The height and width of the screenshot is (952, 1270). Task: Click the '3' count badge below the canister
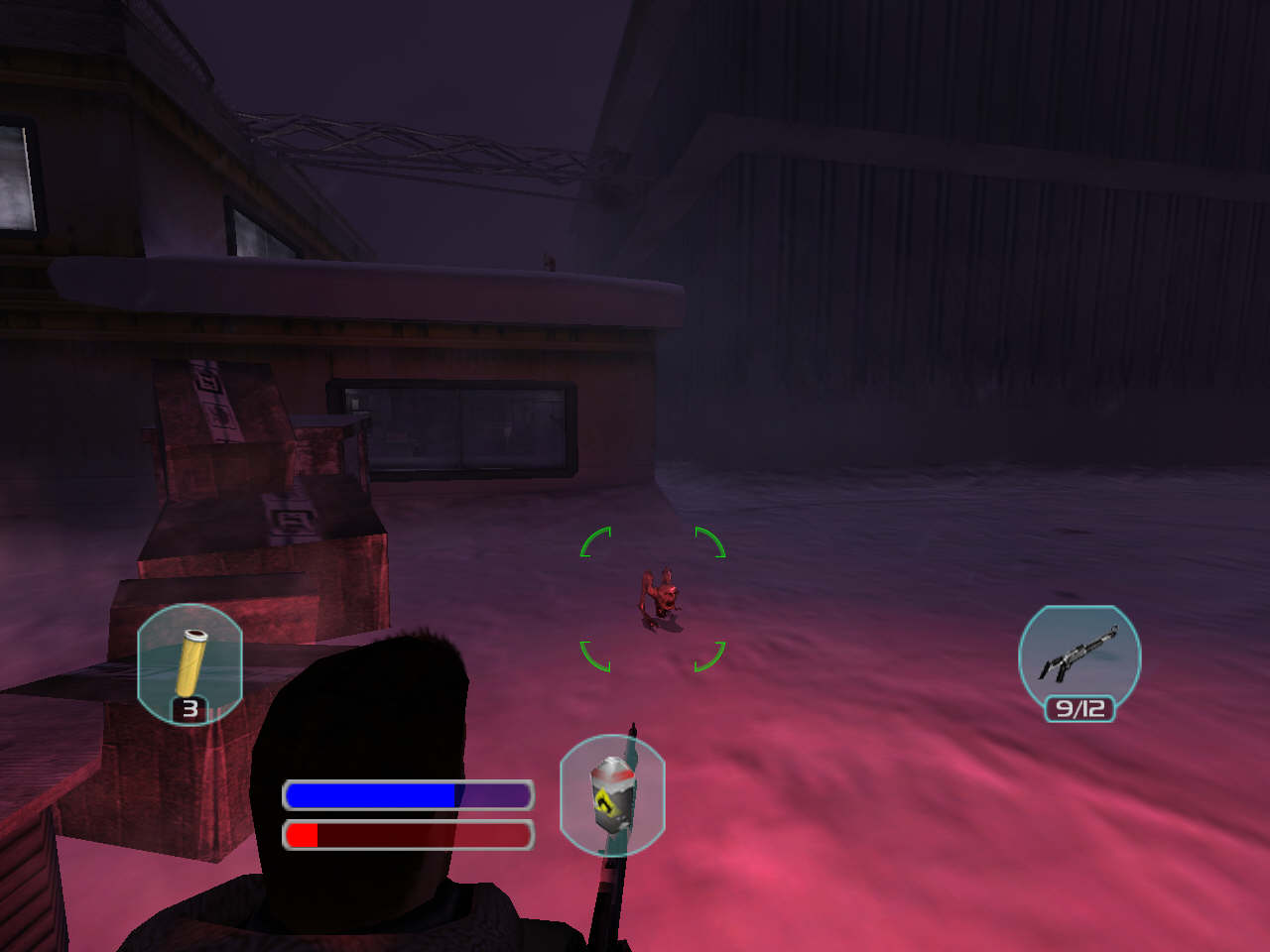click(x=189, y=709)
